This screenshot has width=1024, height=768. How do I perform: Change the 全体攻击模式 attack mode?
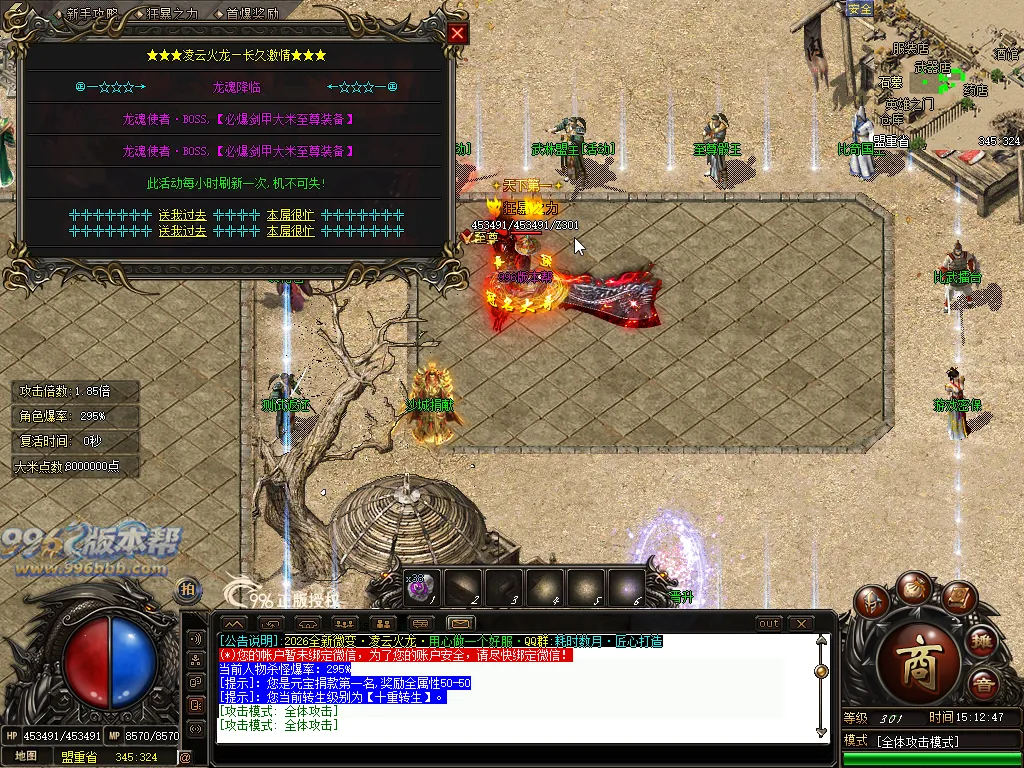[x=917, y=741]
